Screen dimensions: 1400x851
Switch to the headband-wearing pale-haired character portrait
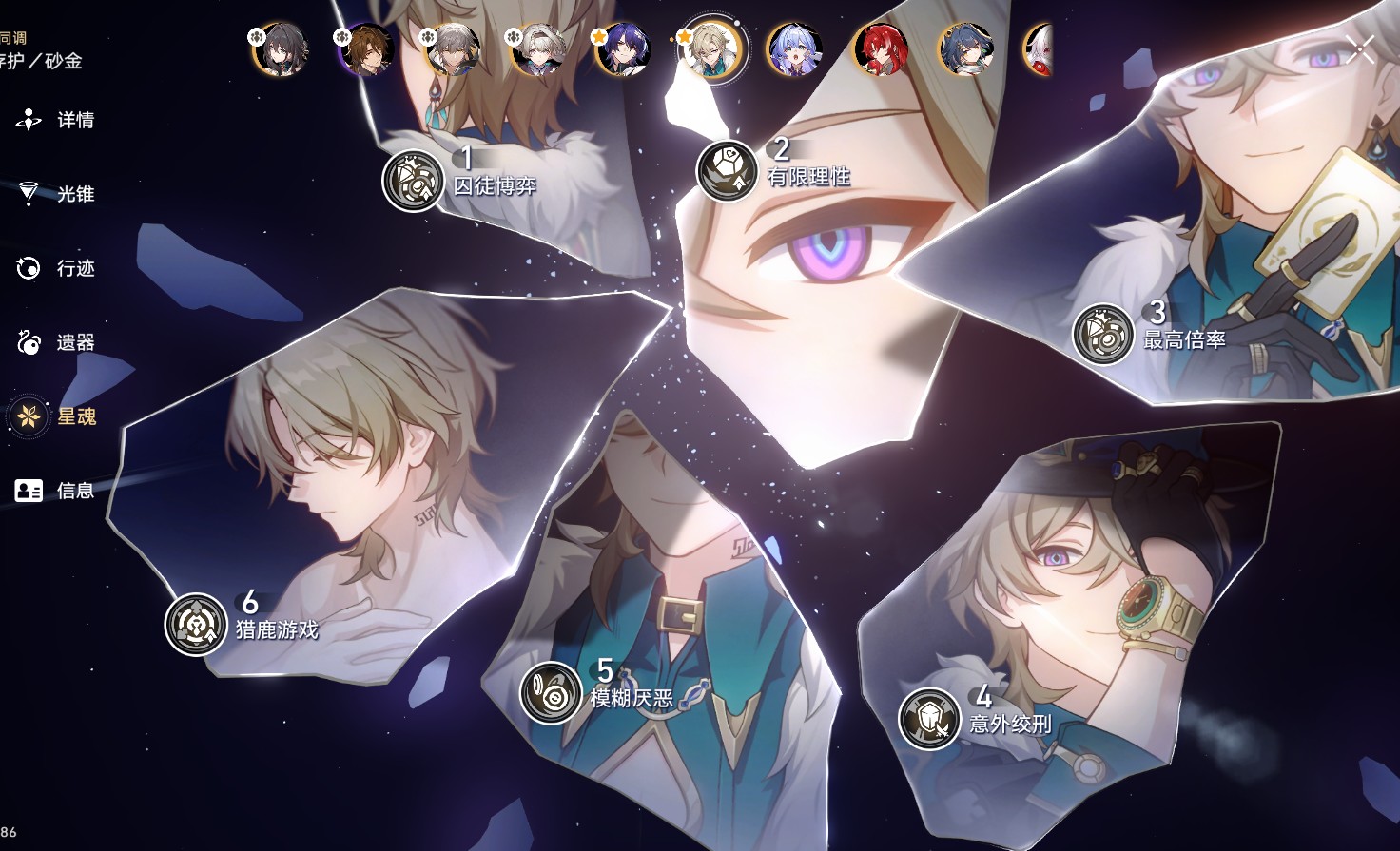(x=538, y=49)
